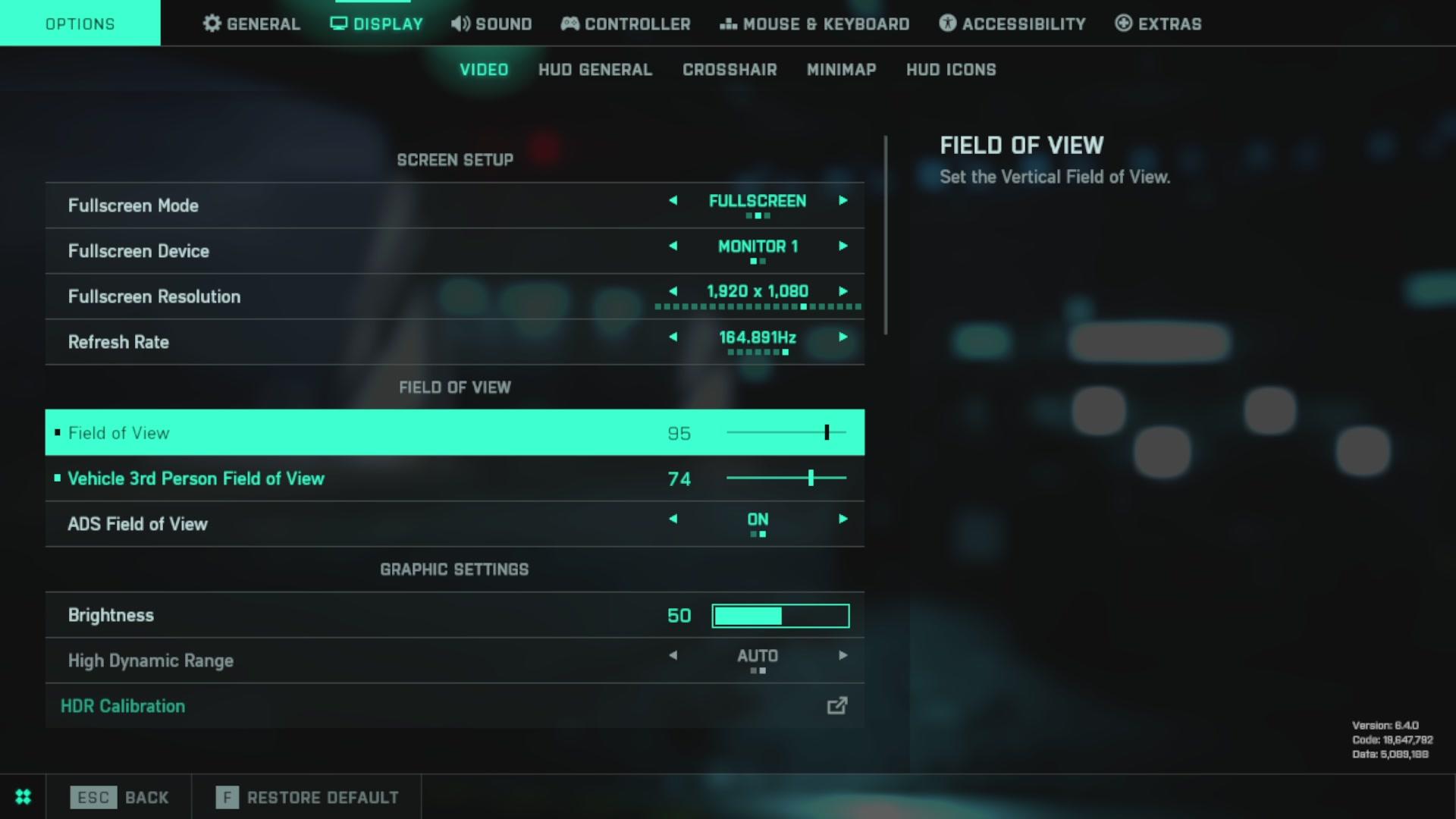Switch to the HUD General sub-tab
The height and width of the screenshot is (819, 1456).
(595, 70)
